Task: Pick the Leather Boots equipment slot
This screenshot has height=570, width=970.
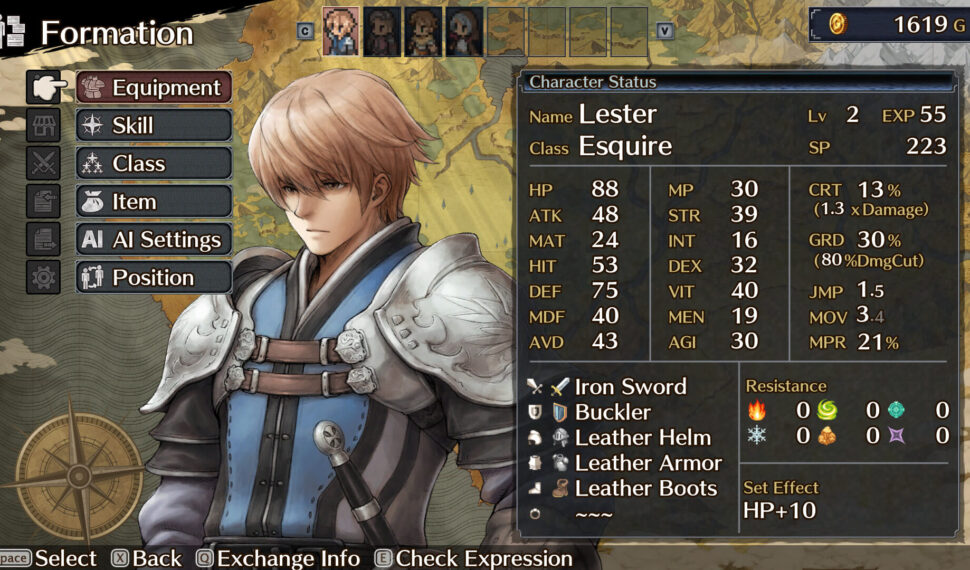Action: click(x=645, y=489)
